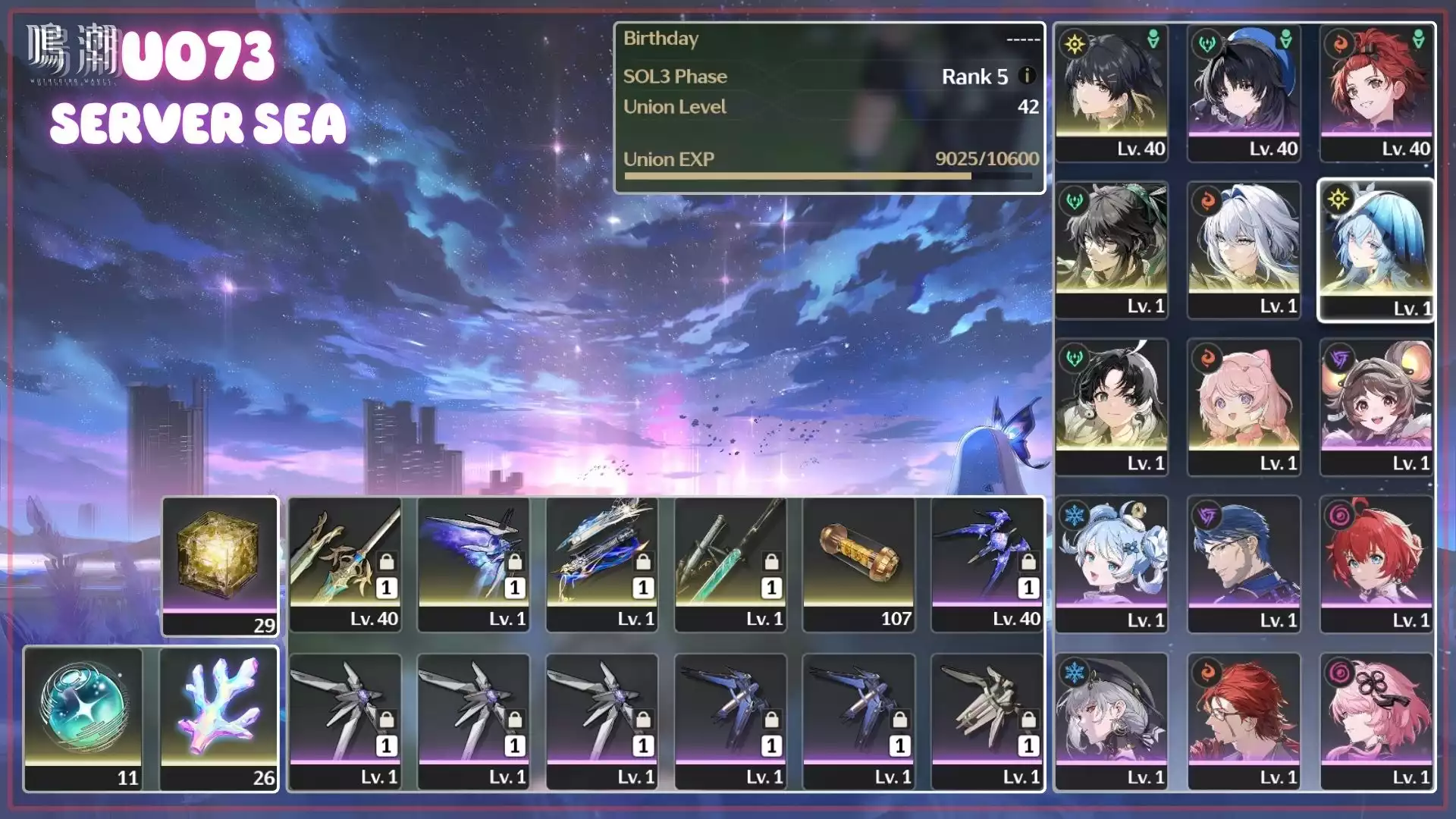Select the golden tube item showing 107

point(858,564)
